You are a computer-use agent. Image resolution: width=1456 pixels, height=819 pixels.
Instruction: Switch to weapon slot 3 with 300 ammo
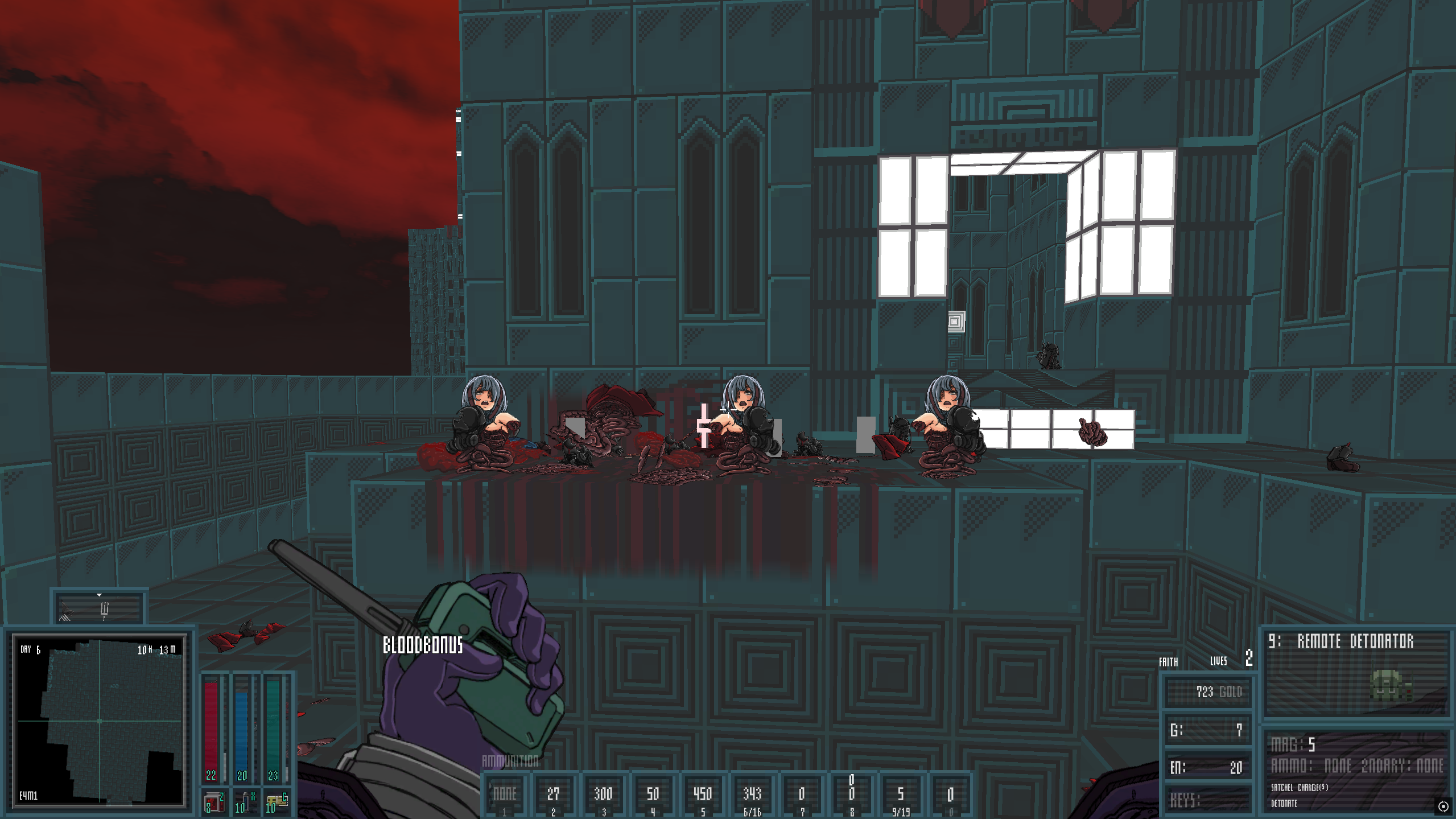pos(603,796)
